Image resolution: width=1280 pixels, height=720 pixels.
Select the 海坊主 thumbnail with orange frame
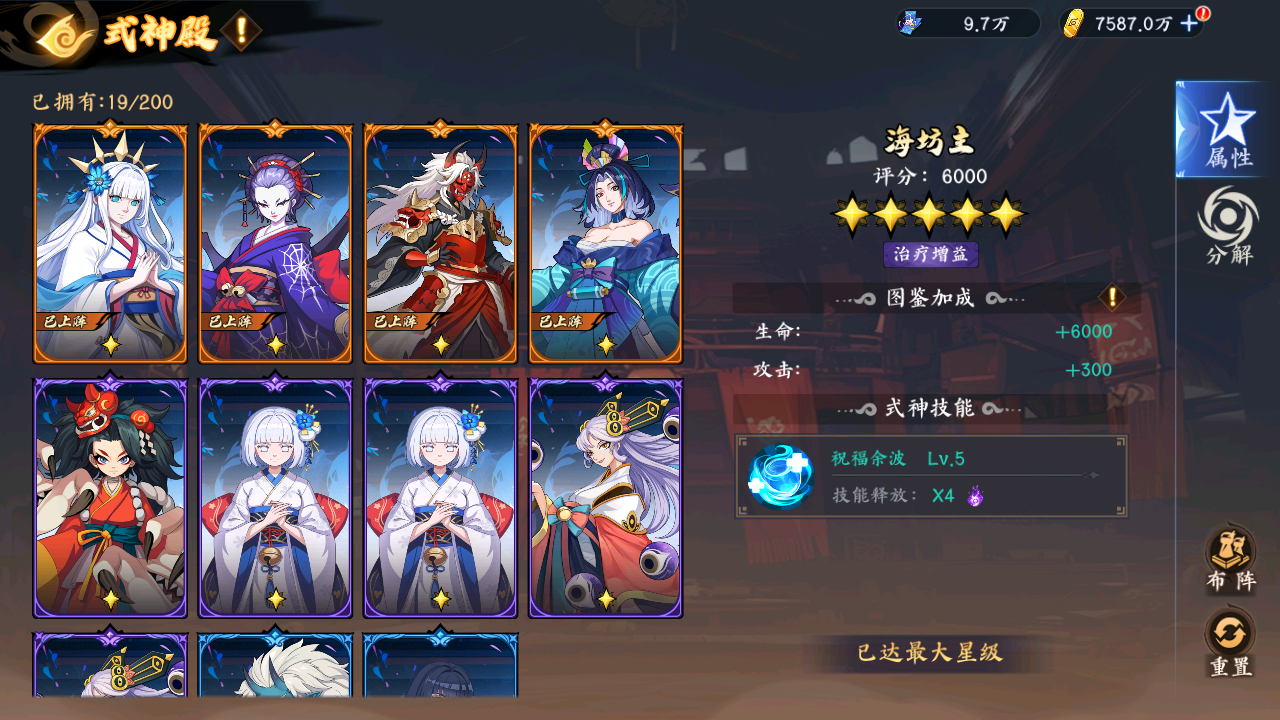click(604, 242)
